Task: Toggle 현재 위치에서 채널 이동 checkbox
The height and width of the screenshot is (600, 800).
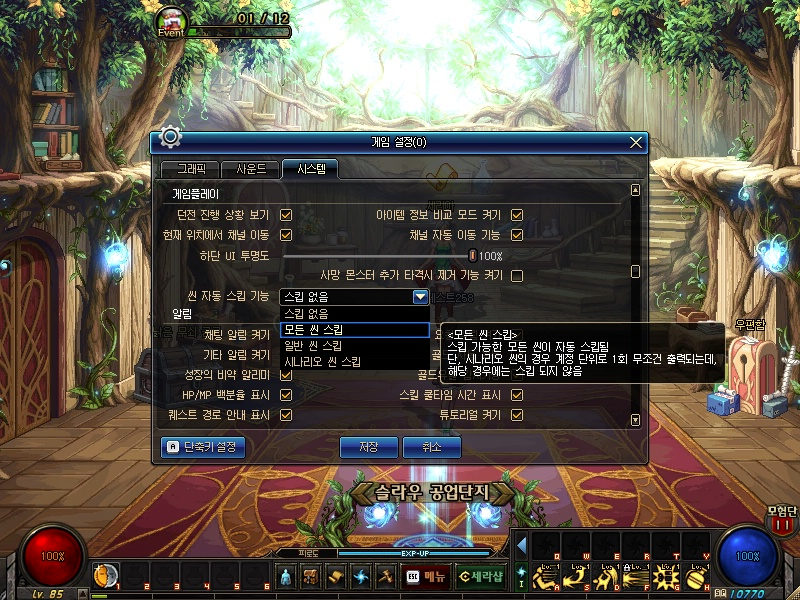Action: (286, 235)
